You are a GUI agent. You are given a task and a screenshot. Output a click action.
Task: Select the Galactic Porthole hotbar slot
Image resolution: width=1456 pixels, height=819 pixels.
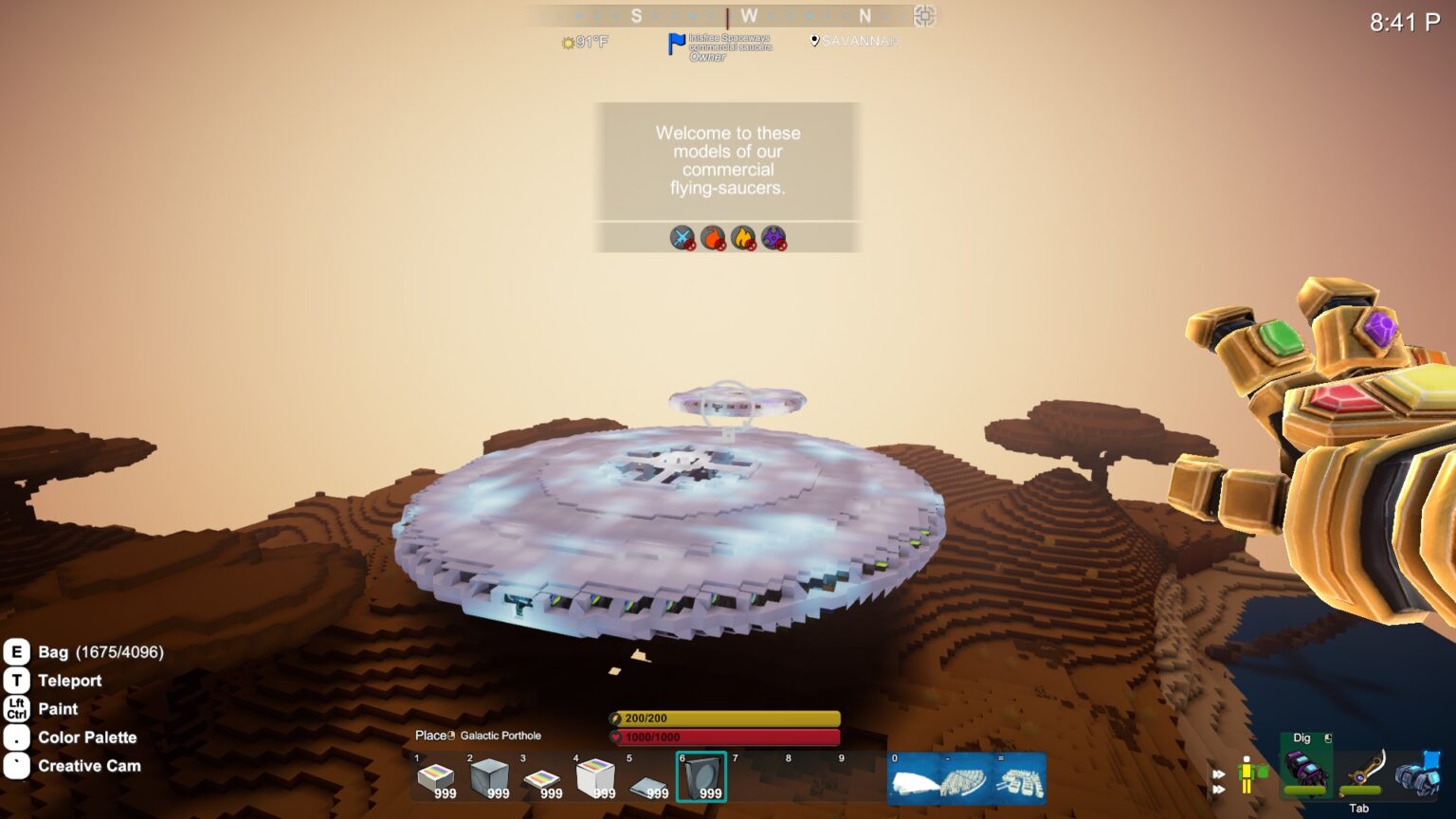[701, 777]
